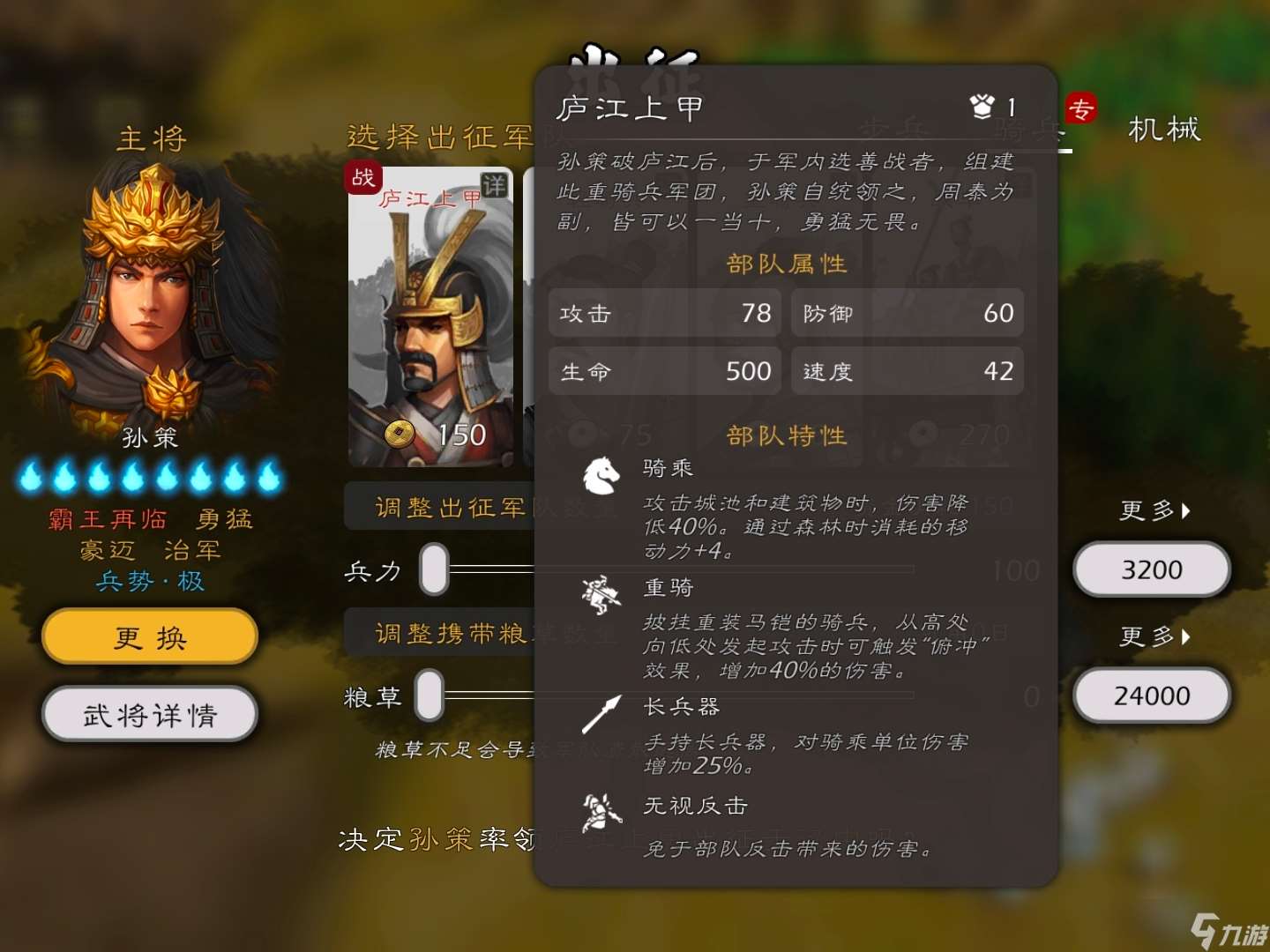
Task: Click the red 专 exclusive badge
Action: [1081, 108]
